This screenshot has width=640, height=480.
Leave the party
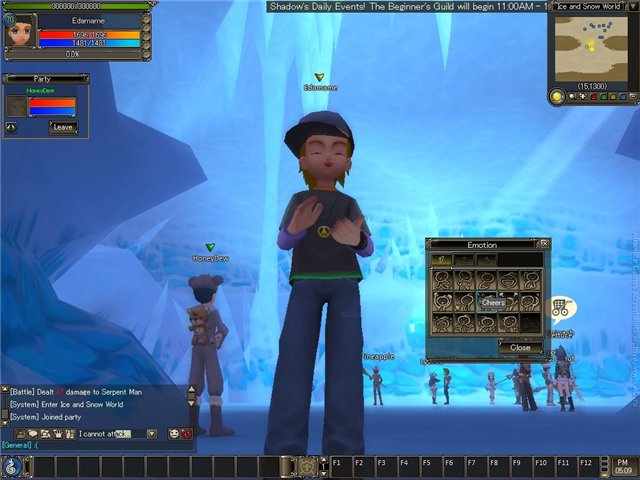click(x=63, y=127)
